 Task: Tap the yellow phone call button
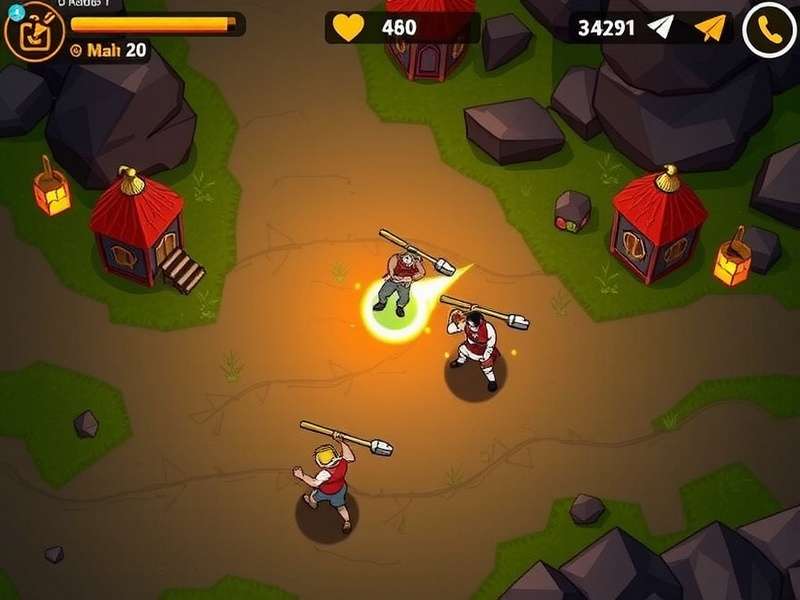pos(769,29)
